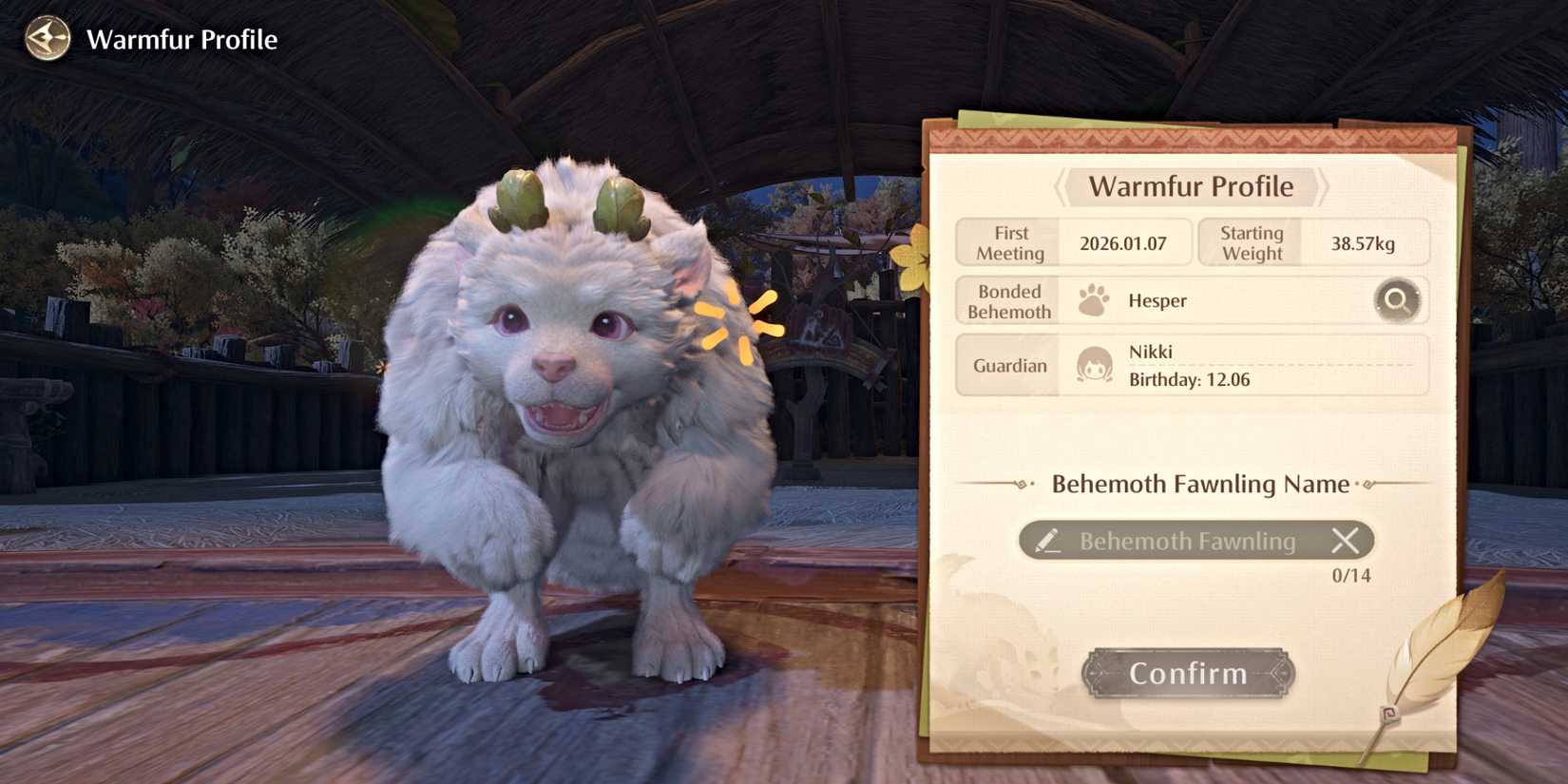Click the Warmfur Profile panel header

1191,186
